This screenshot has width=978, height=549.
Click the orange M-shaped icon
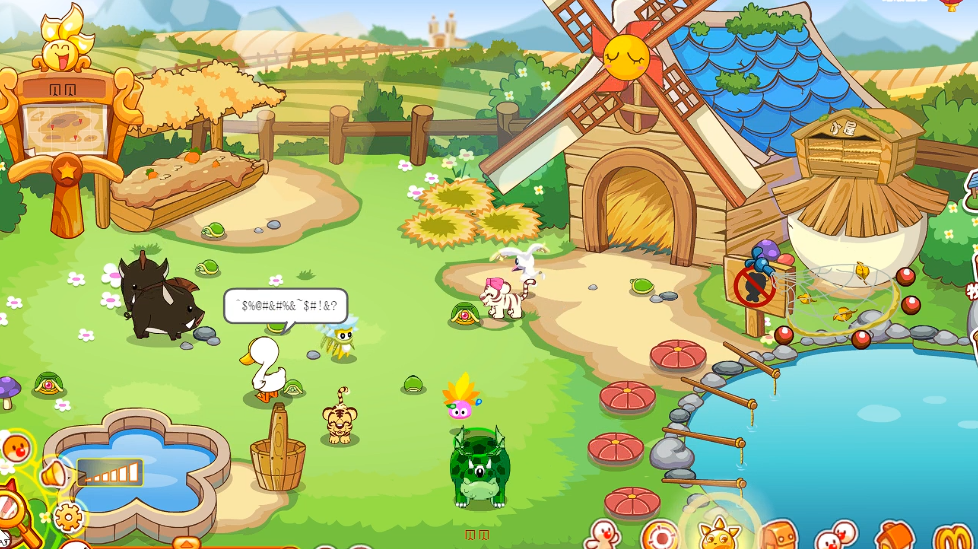tap(950, 538)
